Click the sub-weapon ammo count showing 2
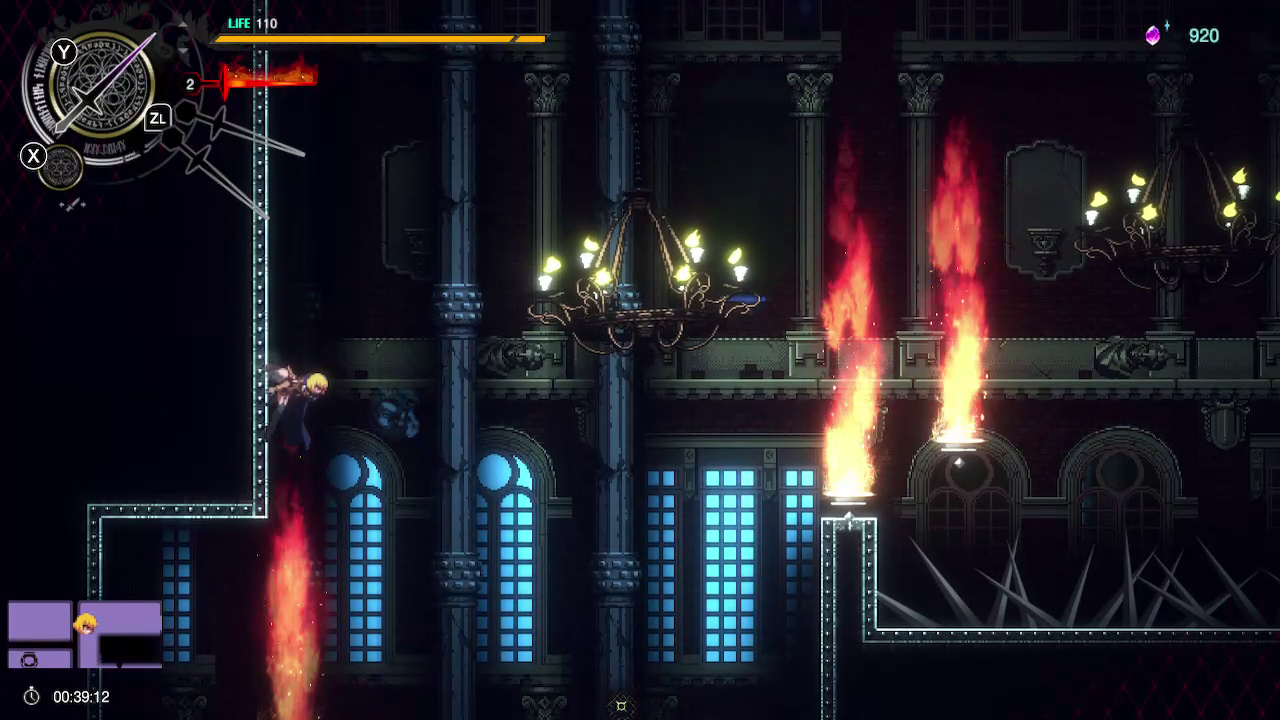This screenshot has width=1280, height=720. (x=190, y=84)
